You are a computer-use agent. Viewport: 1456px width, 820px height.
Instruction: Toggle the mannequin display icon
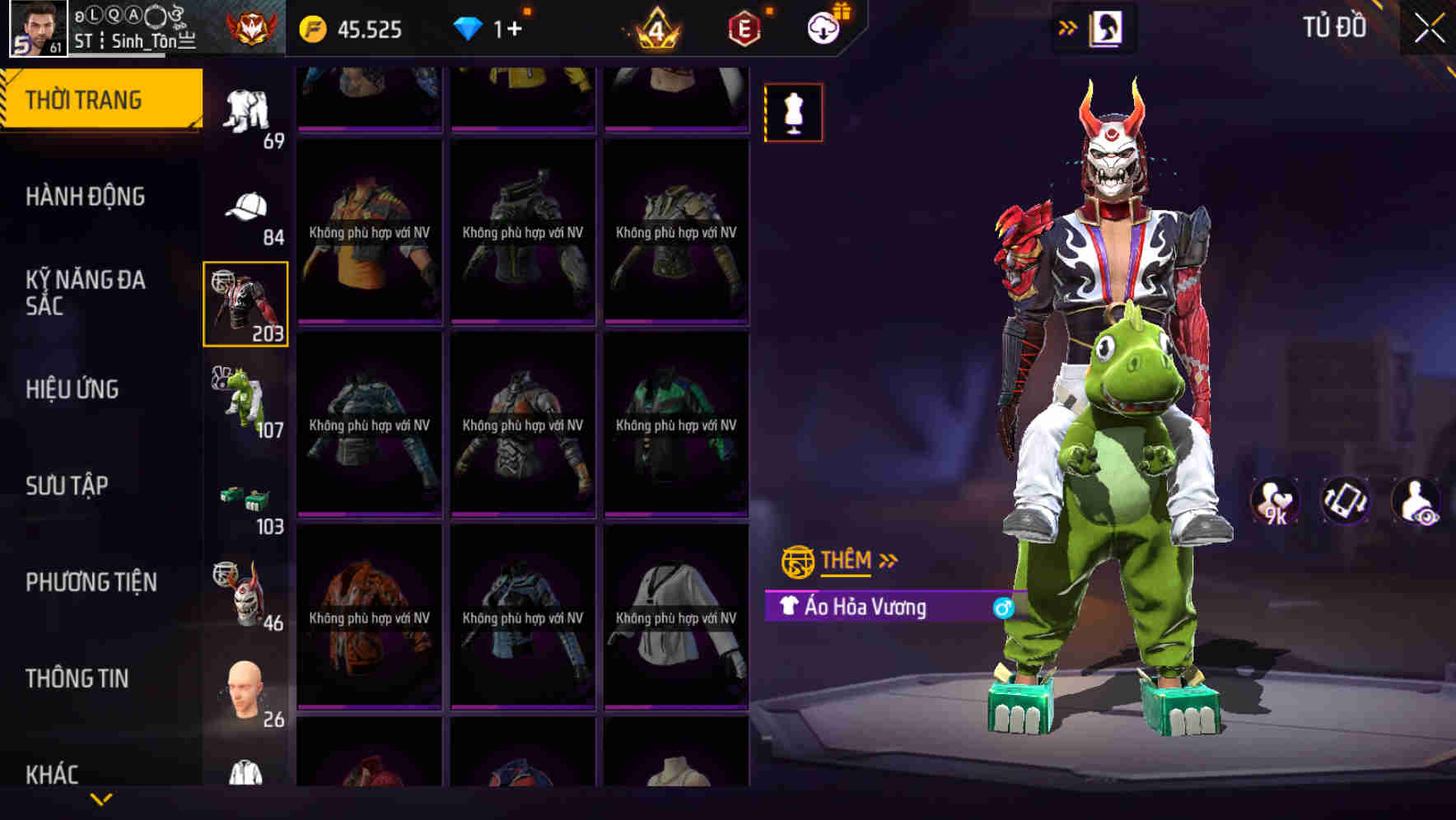tap(794, 113)
